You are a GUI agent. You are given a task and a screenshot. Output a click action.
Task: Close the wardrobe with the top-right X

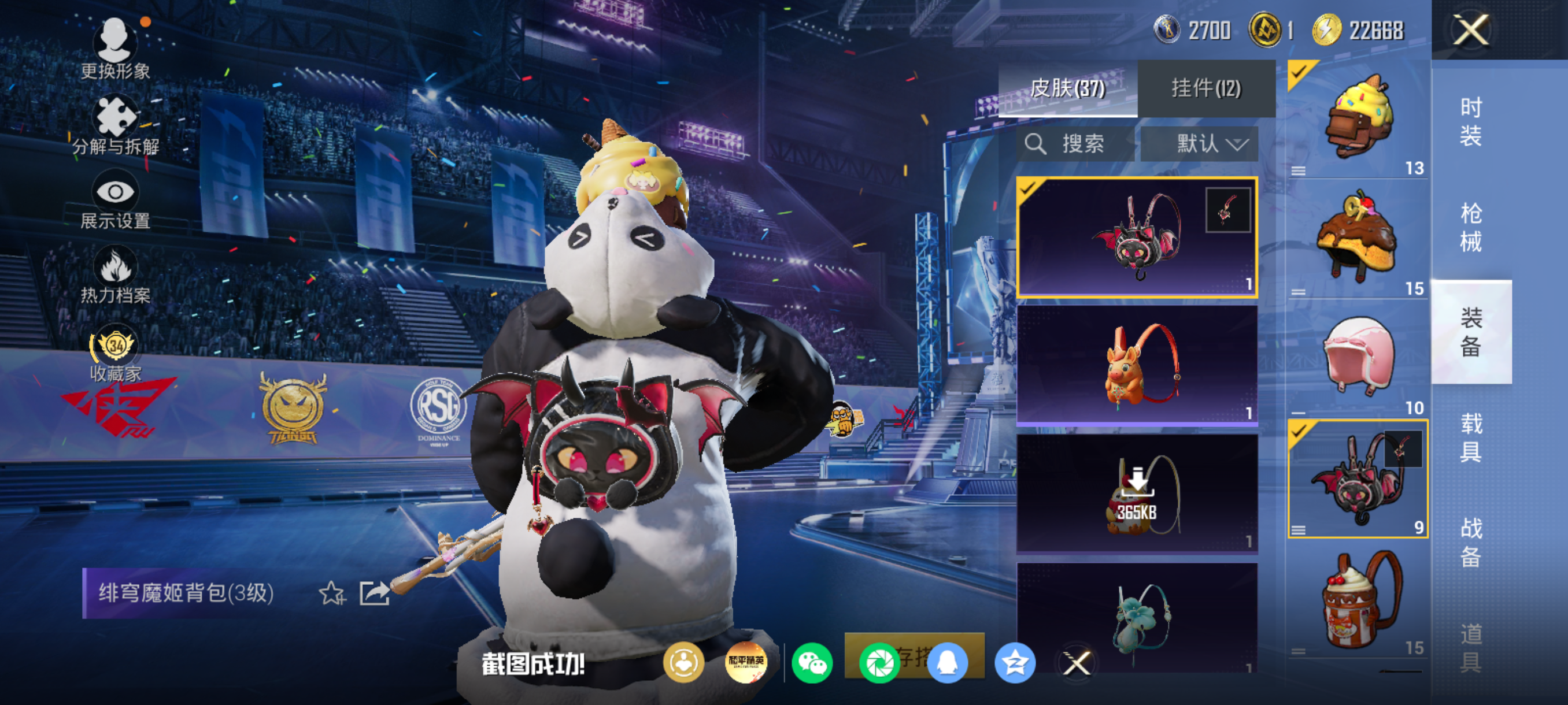pos(1471,31)
